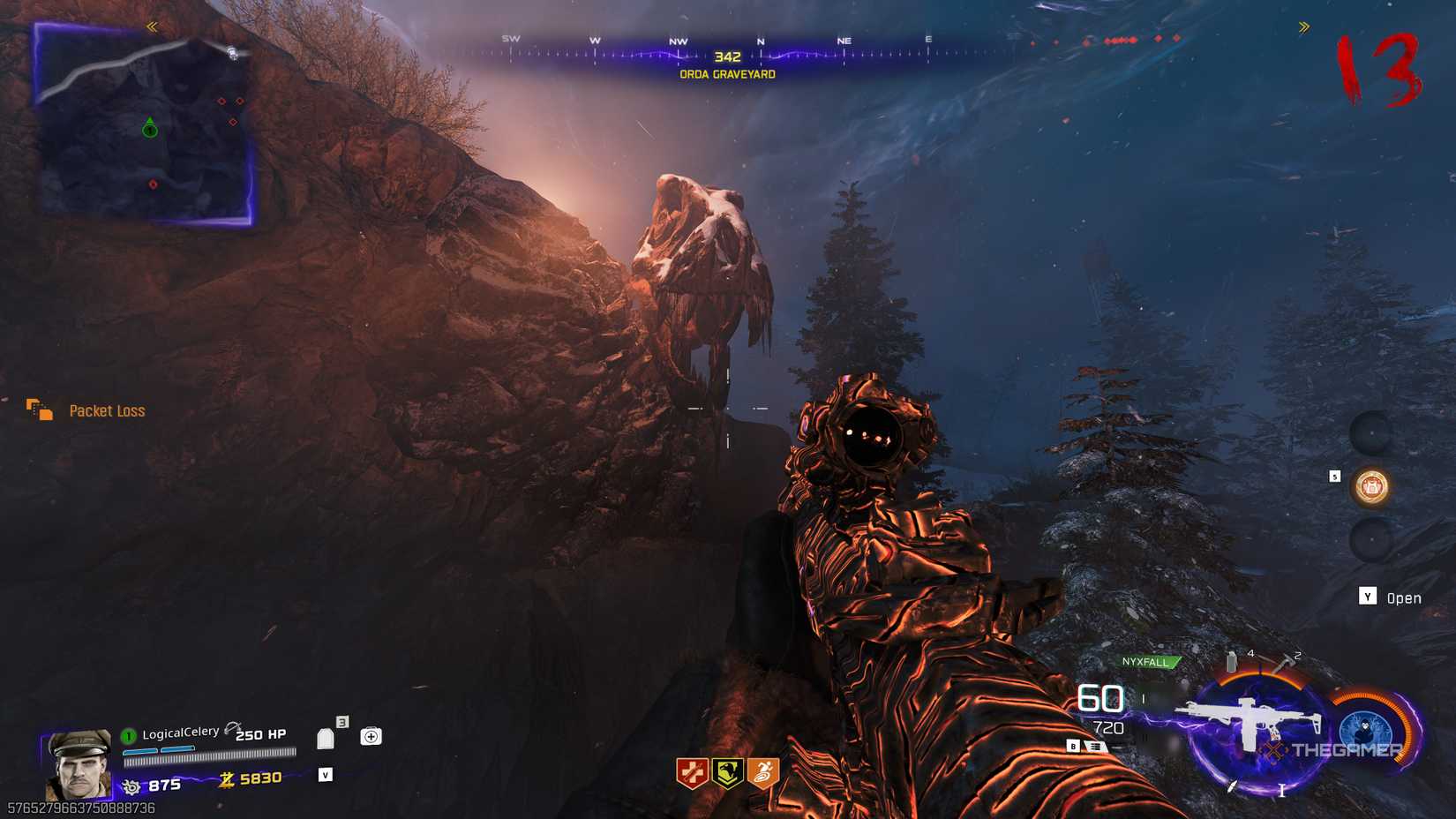1456x819 pixels.
Task: Click the knife melee icon near the weapon wheel
Action: (x=1232, y=786)
